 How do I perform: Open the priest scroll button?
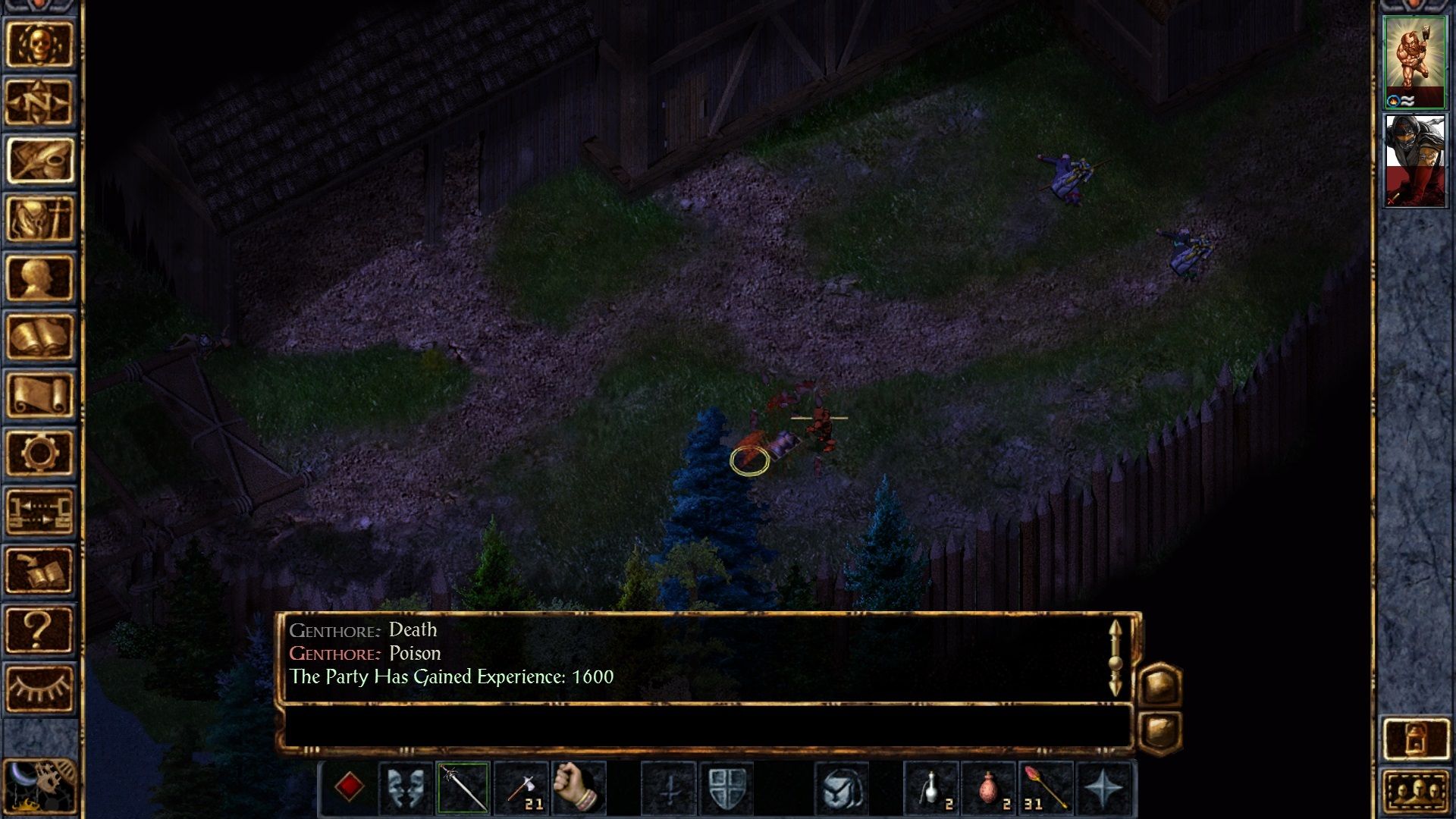[39, 394]
